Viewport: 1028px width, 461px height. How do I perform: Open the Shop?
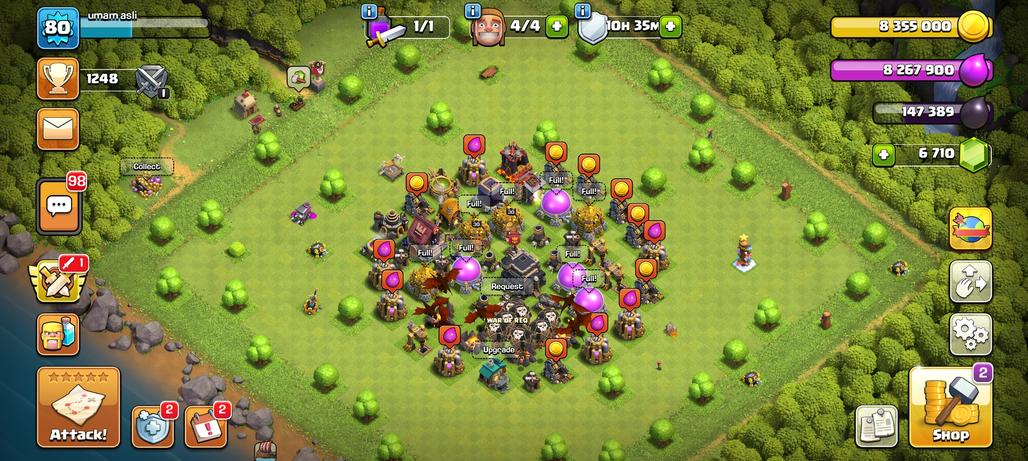[x=950, y=408]
